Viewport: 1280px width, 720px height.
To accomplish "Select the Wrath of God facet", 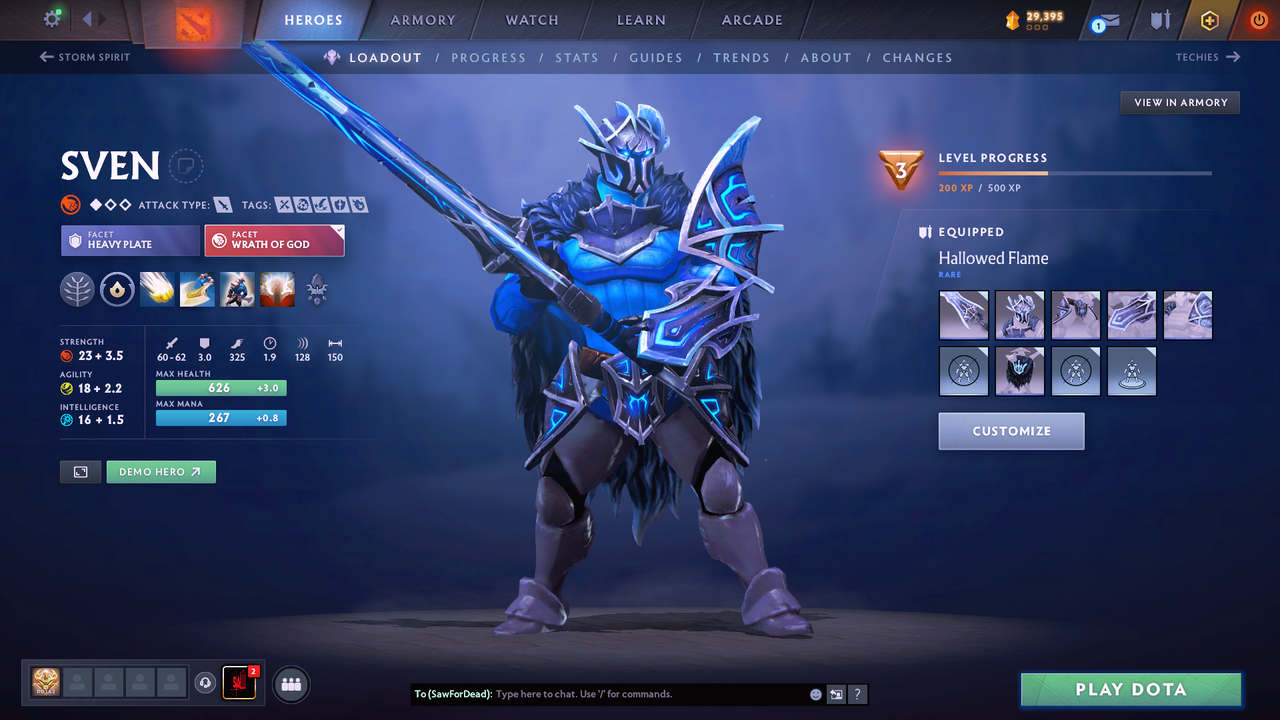I will coord(274,240).
